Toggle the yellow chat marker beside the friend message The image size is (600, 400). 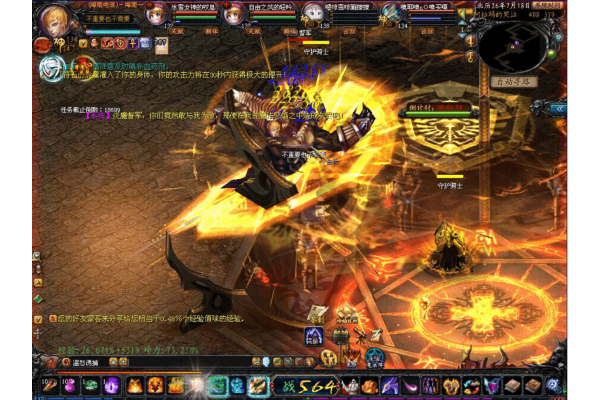(x=38, y=318)
